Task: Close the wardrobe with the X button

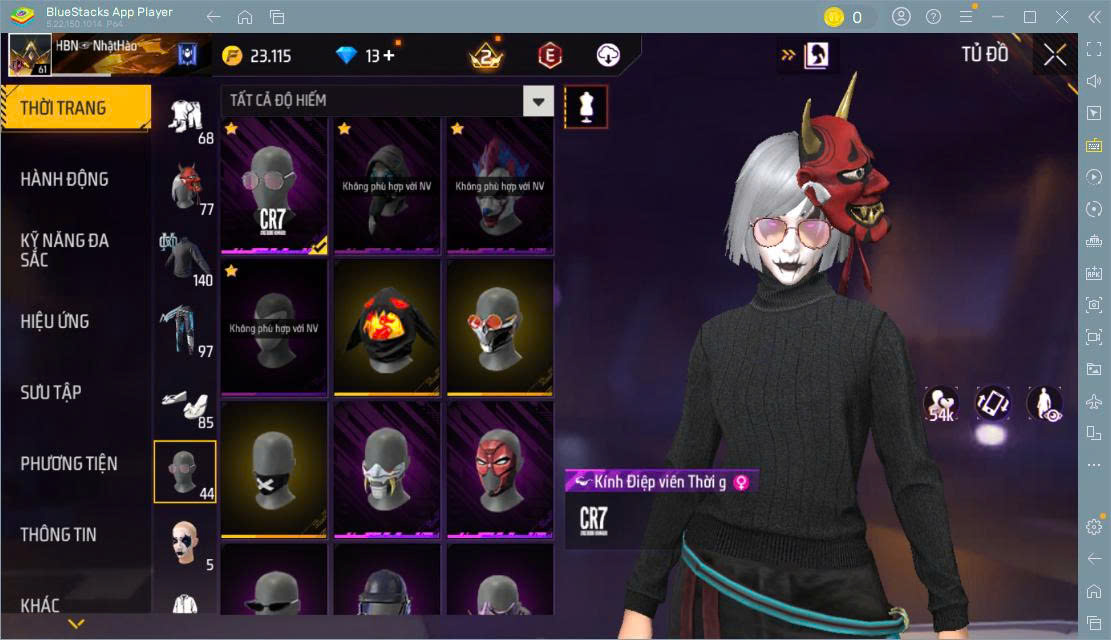Action: 1054,55
